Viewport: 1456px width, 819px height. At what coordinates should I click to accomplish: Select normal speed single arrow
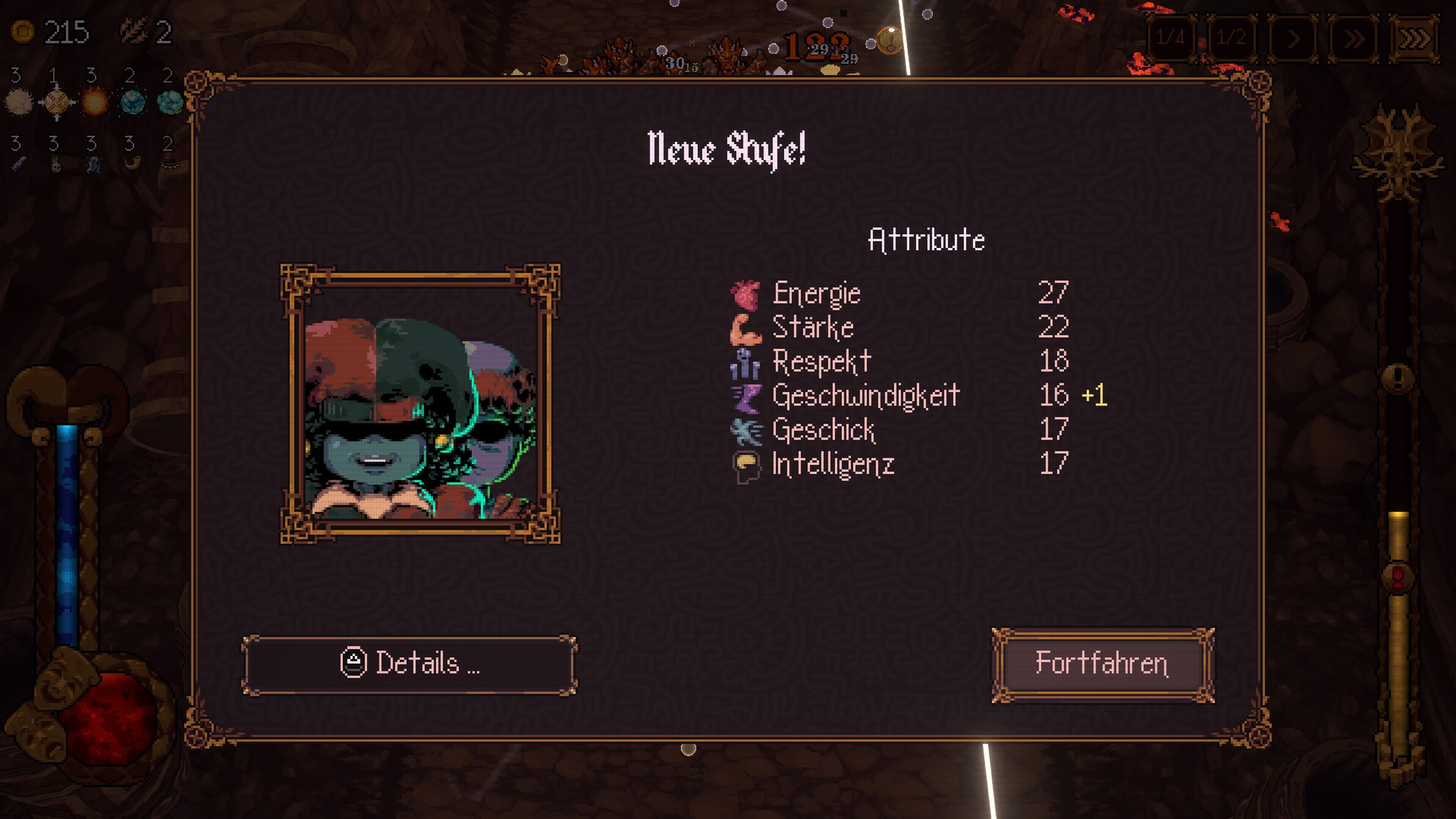pyautogui.click(x=1293, y=38)
